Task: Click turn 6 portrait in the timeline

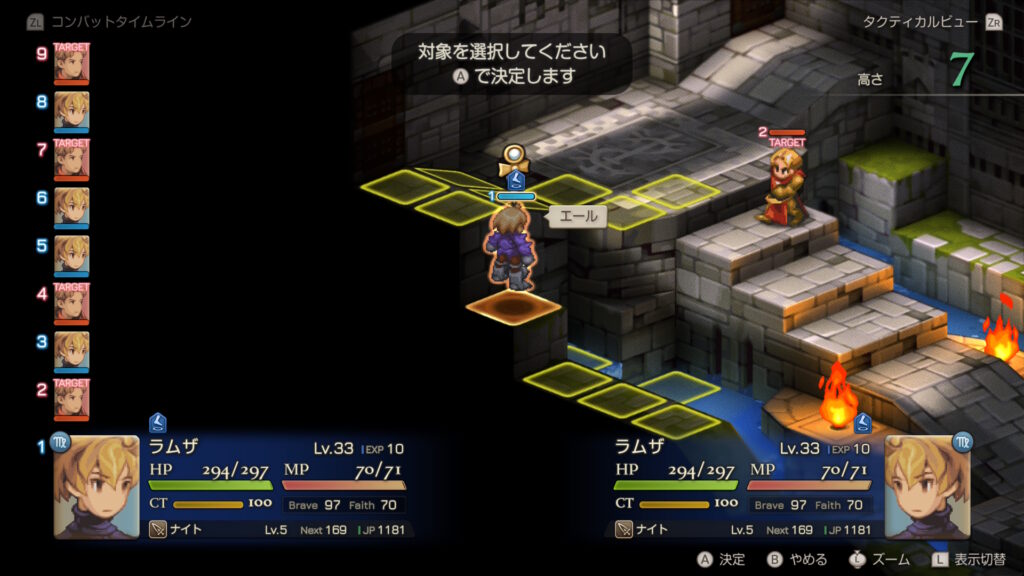Action: [71, 206]
